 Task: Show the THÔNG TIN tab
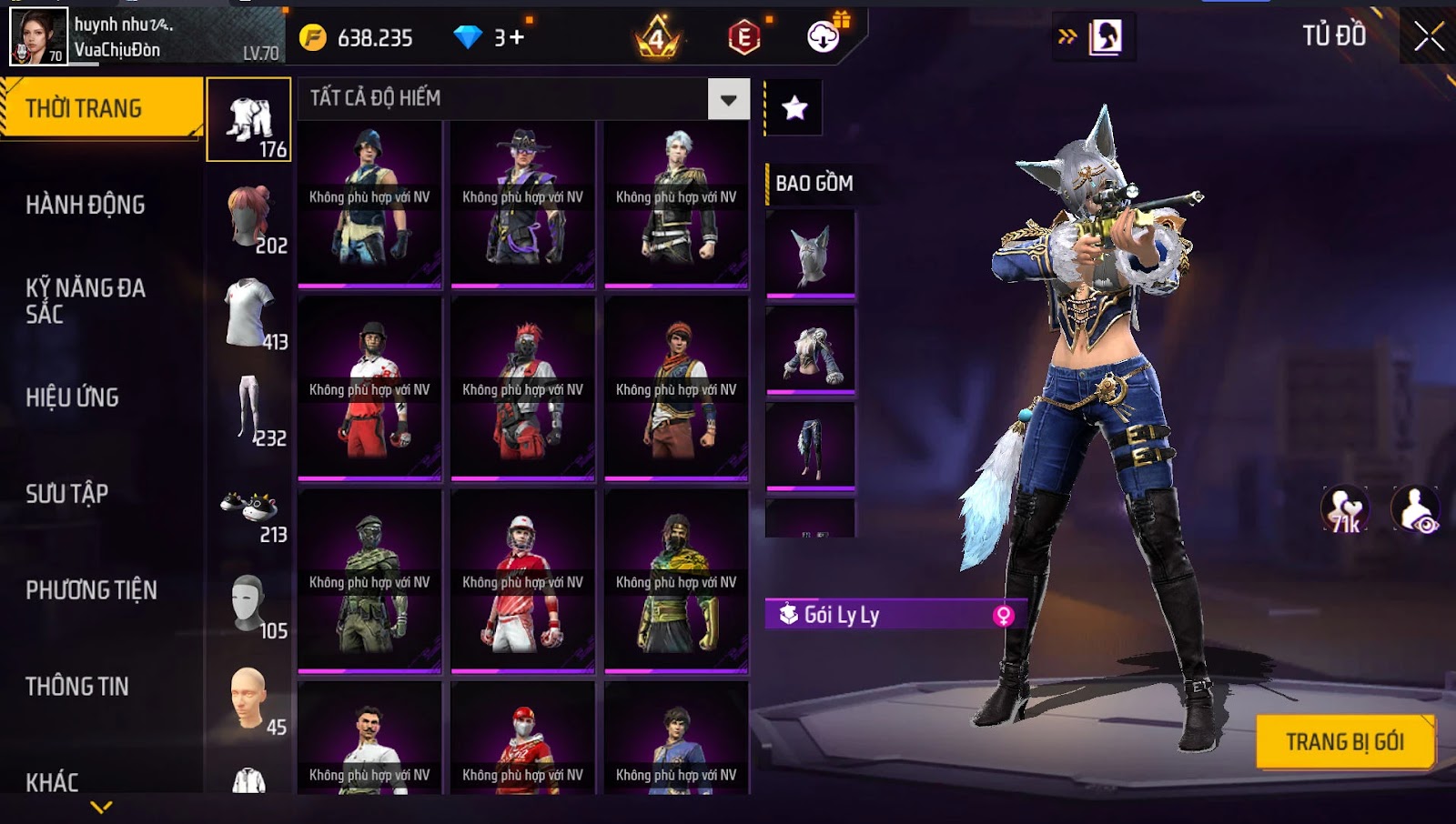[x=77, y=687]
